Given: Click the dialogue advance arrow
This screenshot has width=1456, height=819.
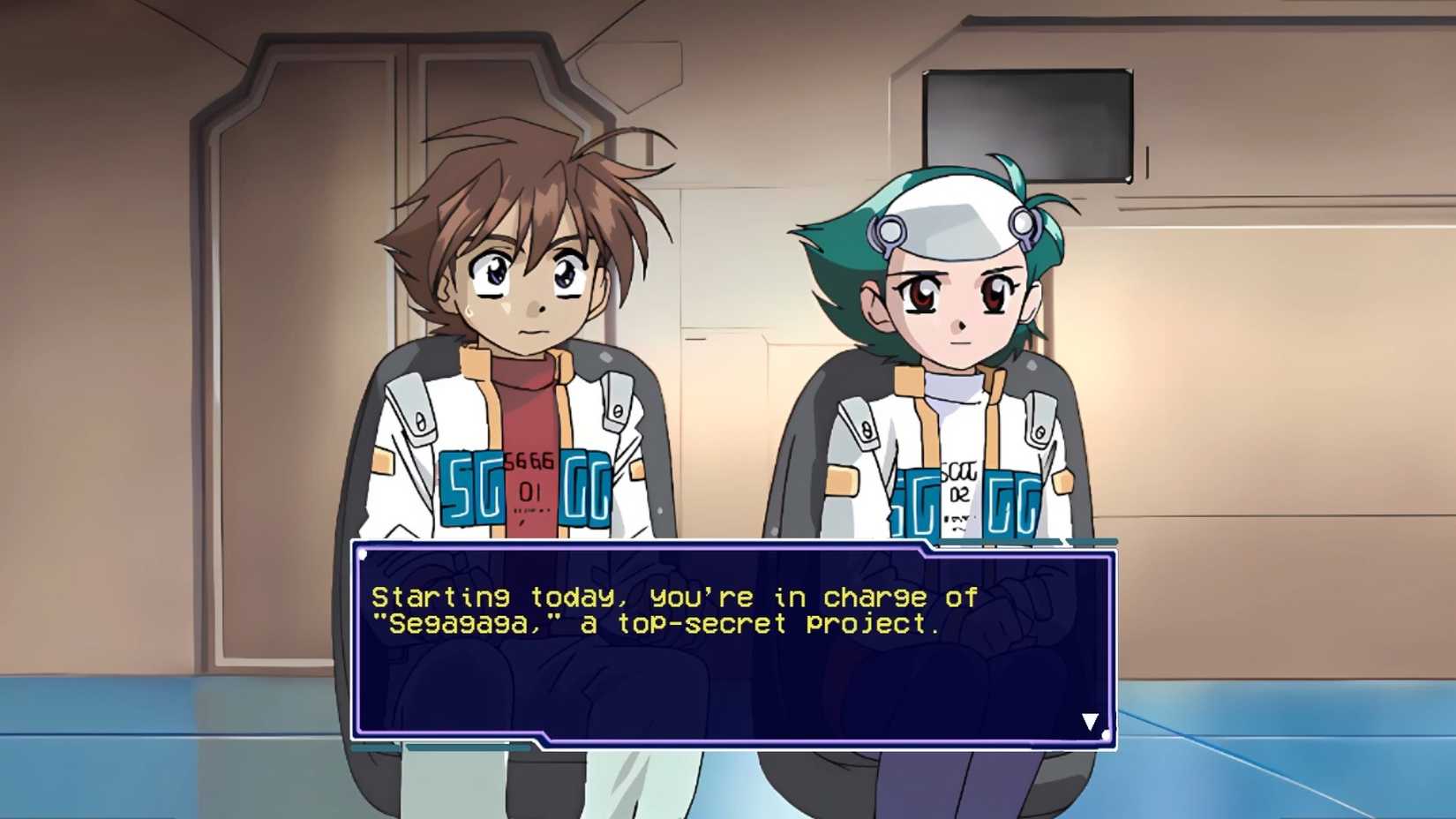Looking at the screenshot, I should pyautogui.click(x=1091, y=720).
